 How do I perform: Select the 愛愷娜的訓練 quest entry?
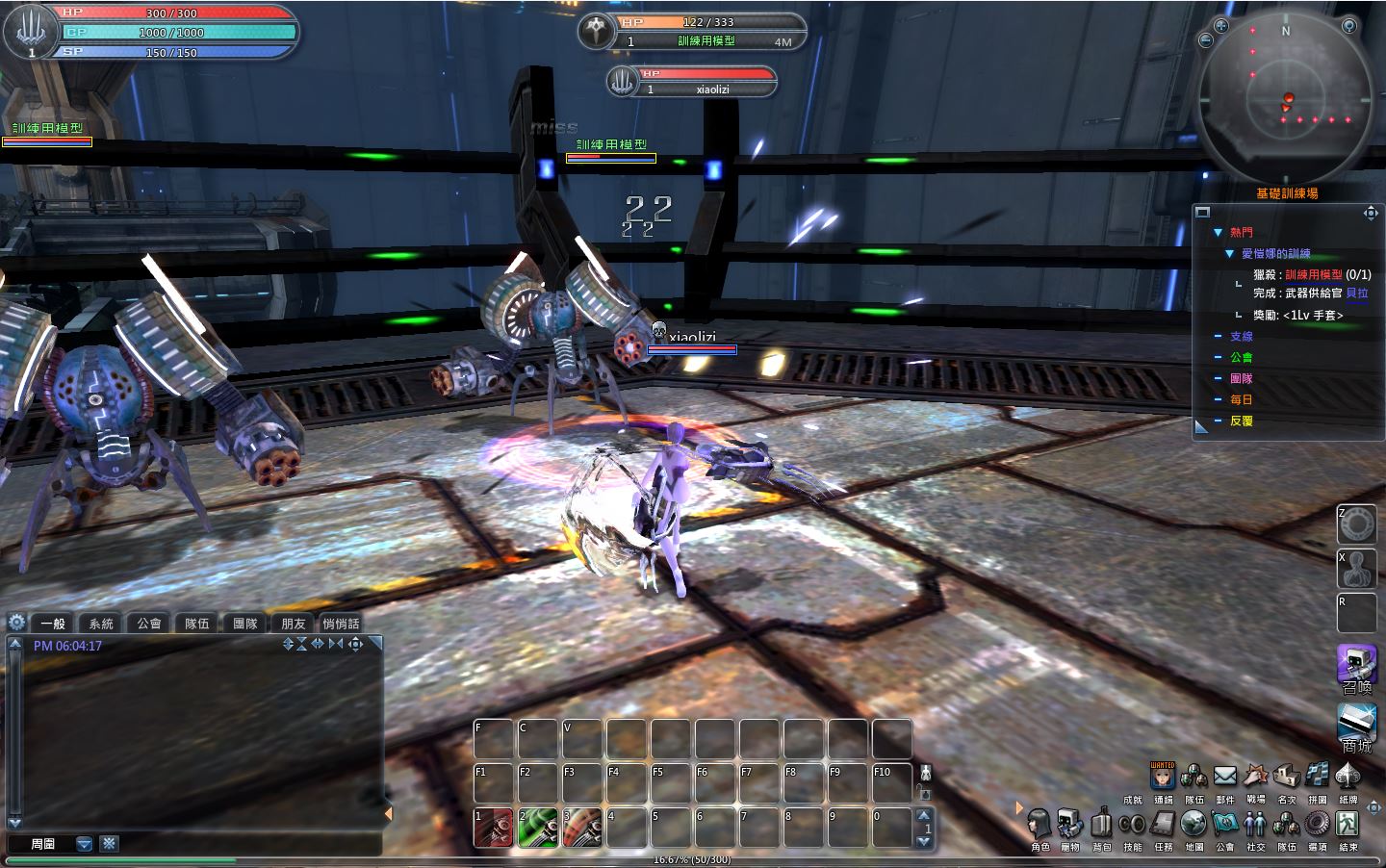(1275, 254)
